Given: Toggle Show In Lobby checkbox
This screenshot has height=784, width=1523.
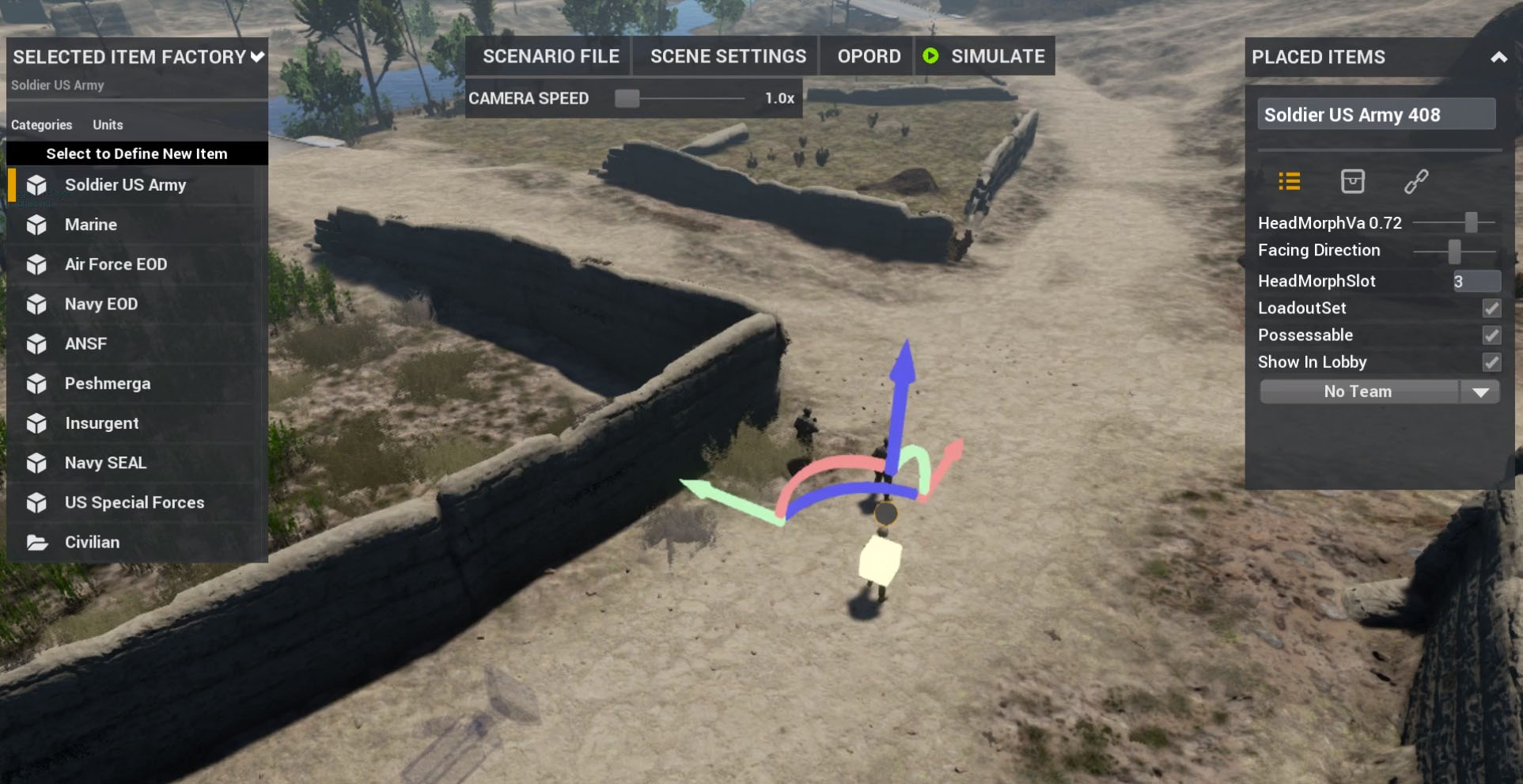Looking at the screenshot, I should (1491, 362).
